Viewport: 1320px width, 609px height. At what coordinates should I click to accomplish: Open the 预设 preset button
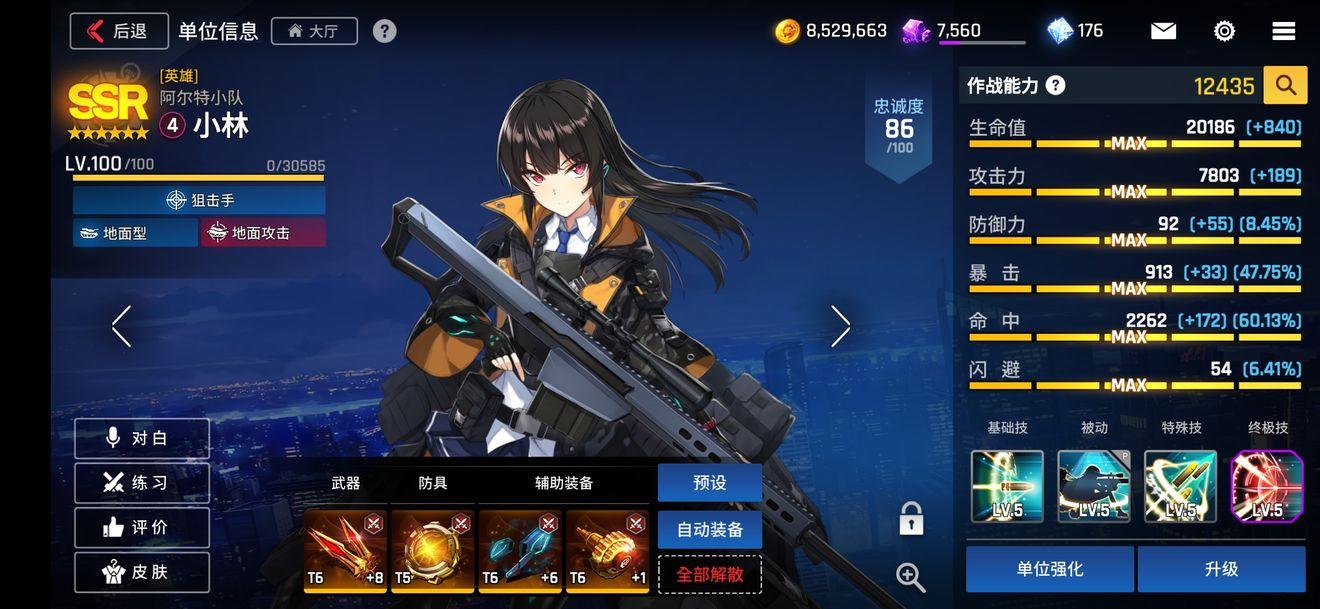pos(710,483)
